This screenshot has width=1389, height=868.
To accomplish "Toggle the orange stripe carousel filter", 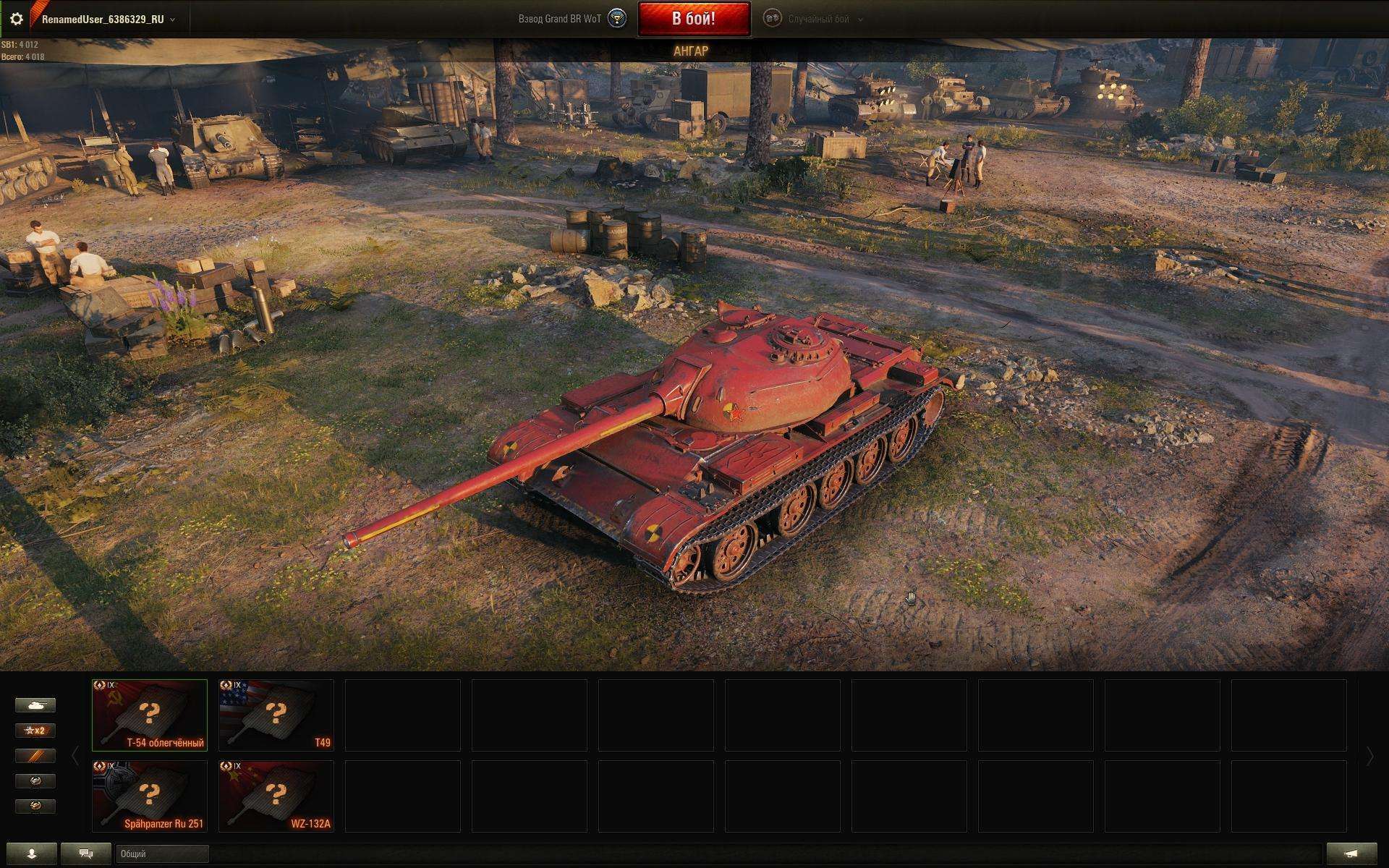I will click(x=35, y=756).
